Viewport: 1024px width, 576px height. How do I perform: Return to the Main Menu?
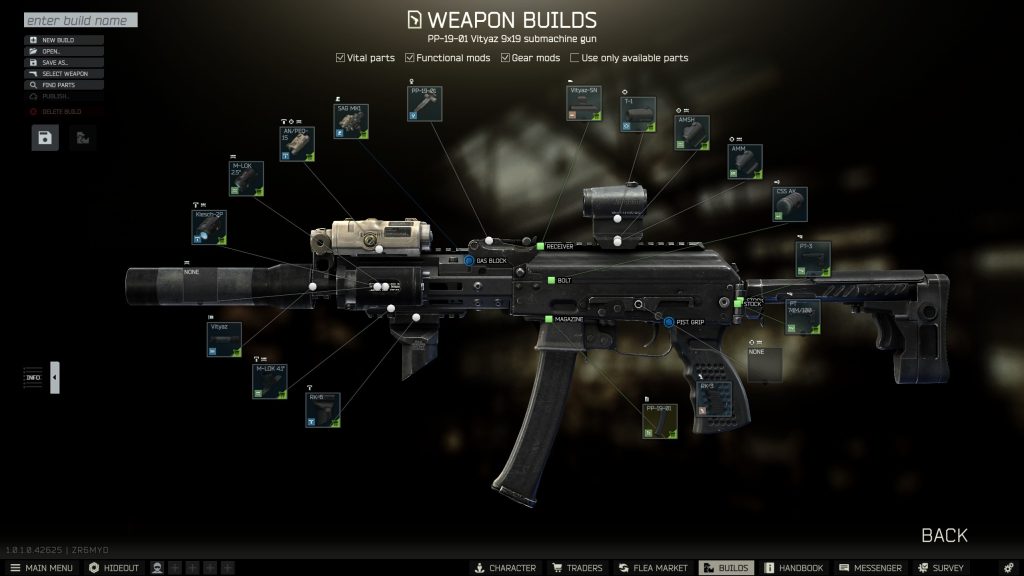pyautogui.click(x=41, y=568)
